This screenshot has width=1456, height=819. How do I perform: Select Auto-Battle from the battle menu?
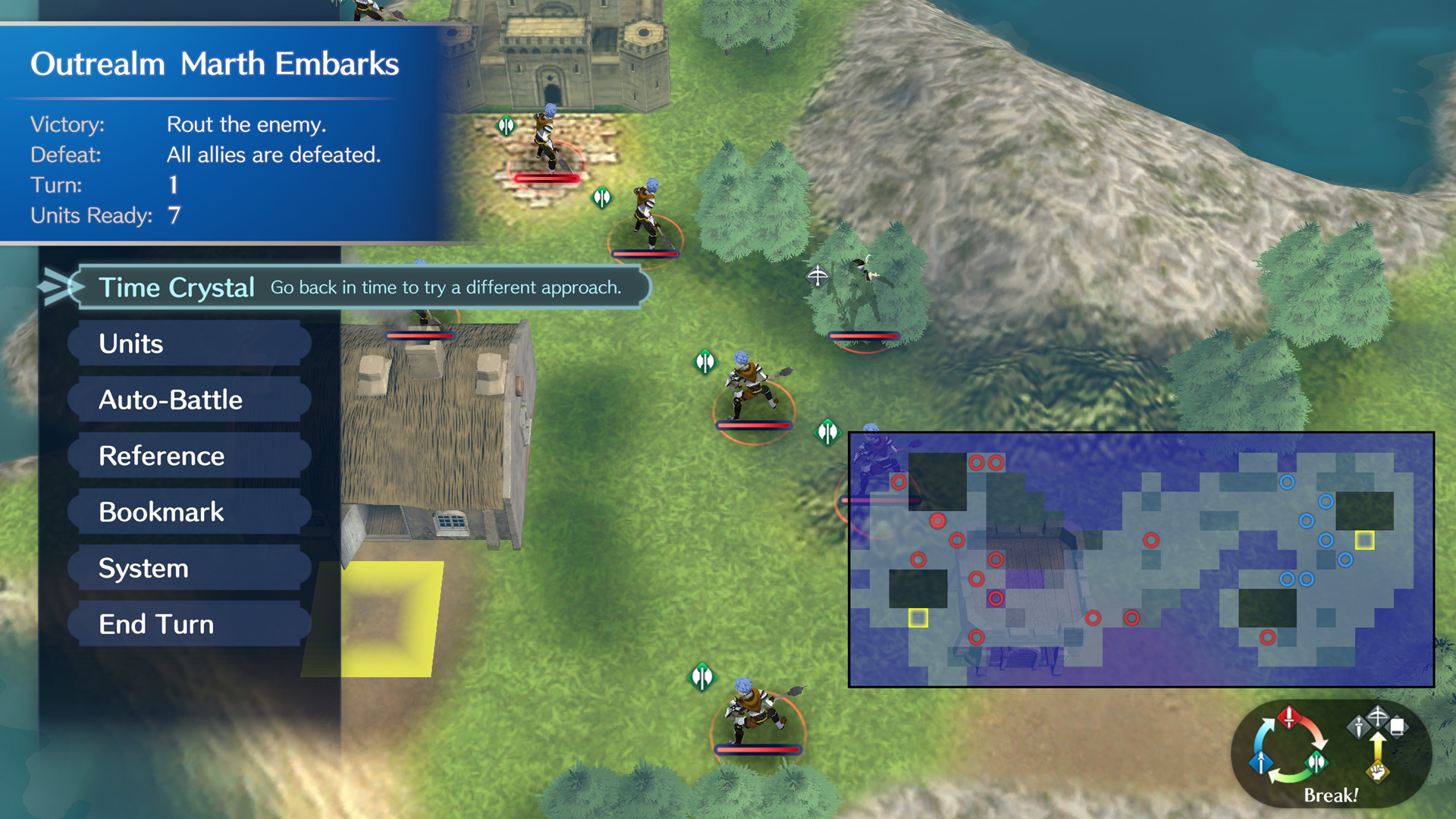tap(170, 400)
